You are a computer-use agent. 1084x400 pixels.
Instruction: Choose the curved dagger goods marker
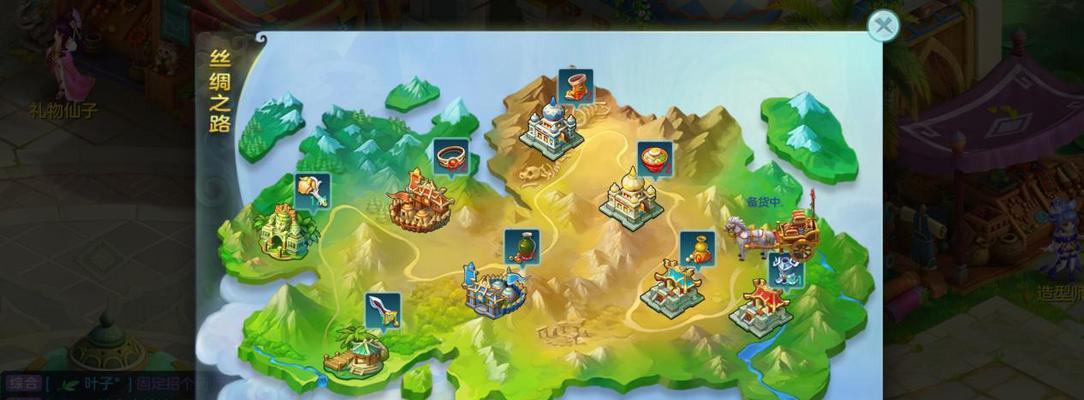click(x=382, y=309)
